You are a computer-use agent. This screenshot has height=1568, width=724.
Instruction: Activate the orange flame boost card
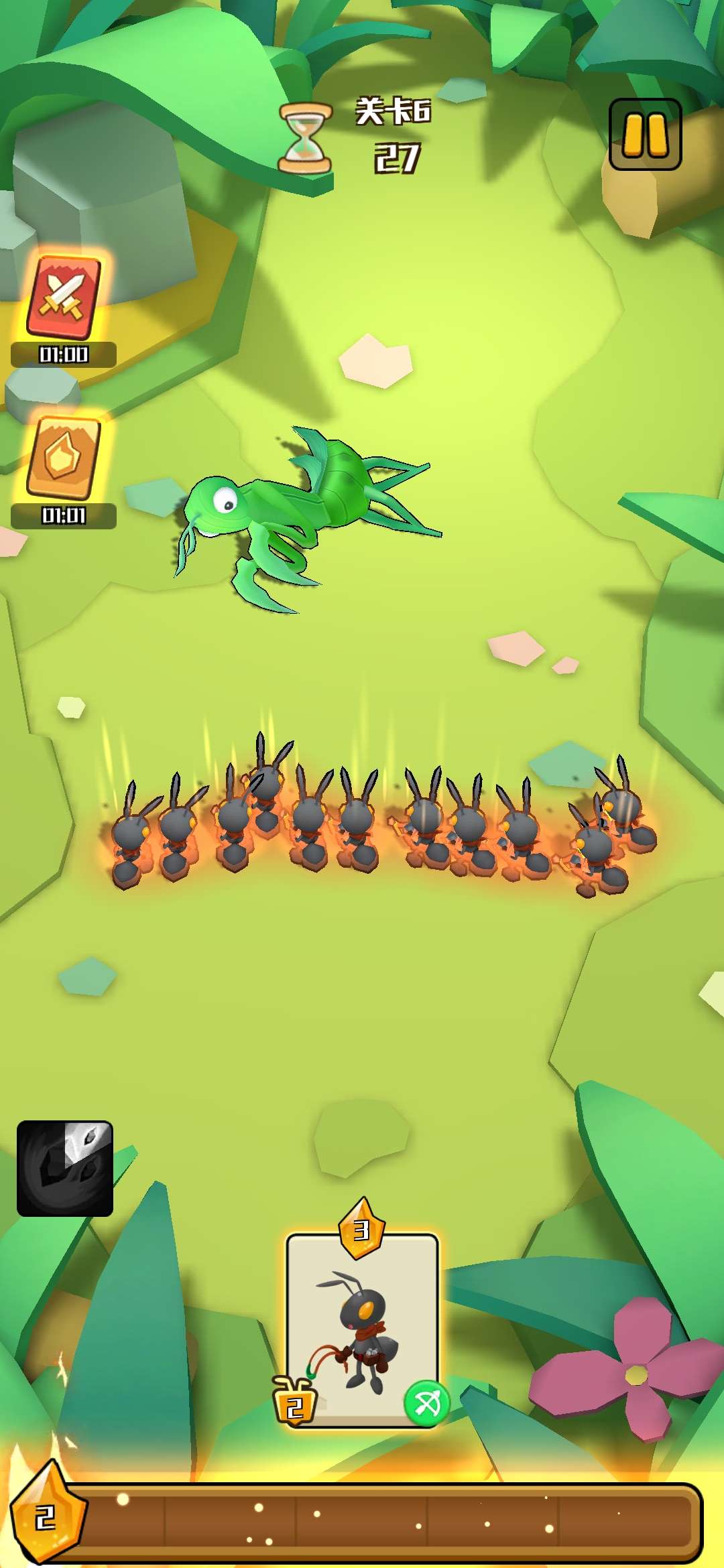click(x=64, y=458)
